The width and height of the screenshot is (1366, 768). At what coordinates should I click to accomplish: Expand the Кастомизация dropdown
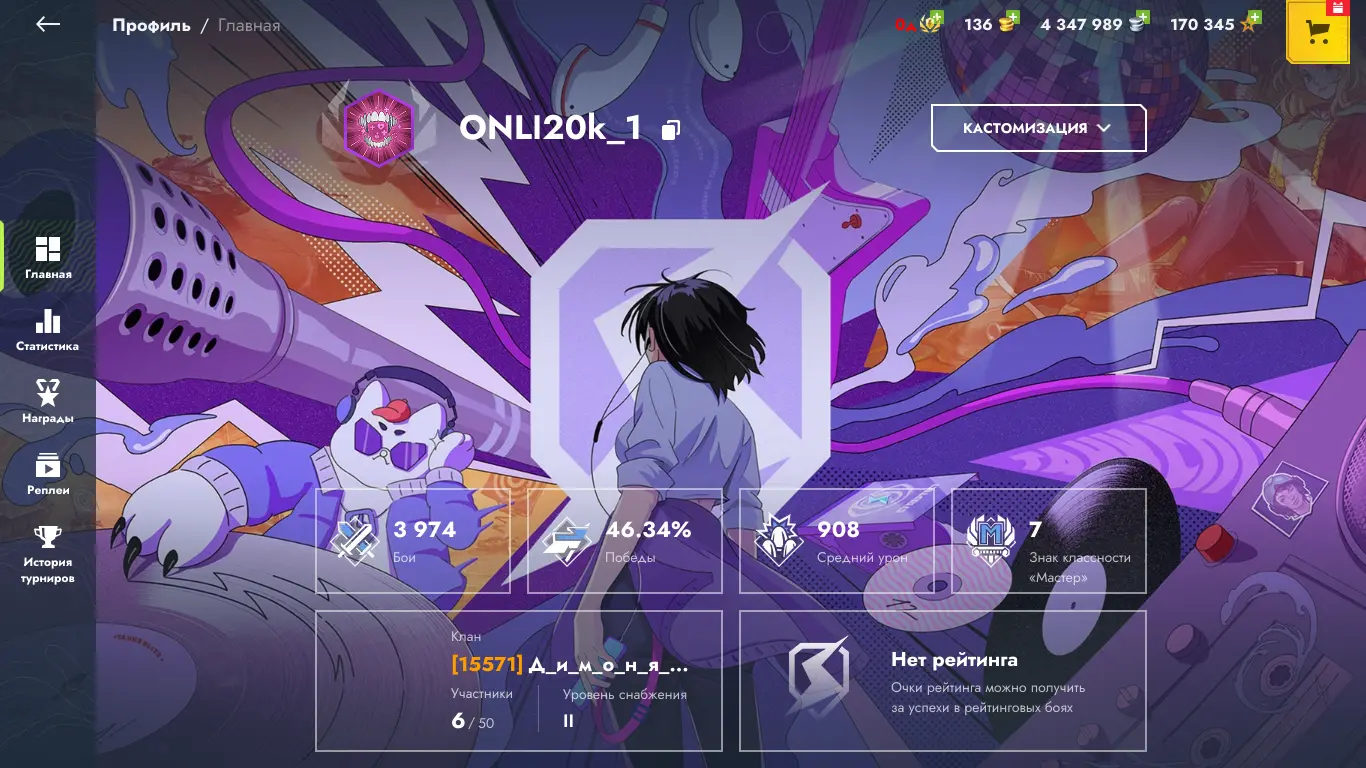1038,128
